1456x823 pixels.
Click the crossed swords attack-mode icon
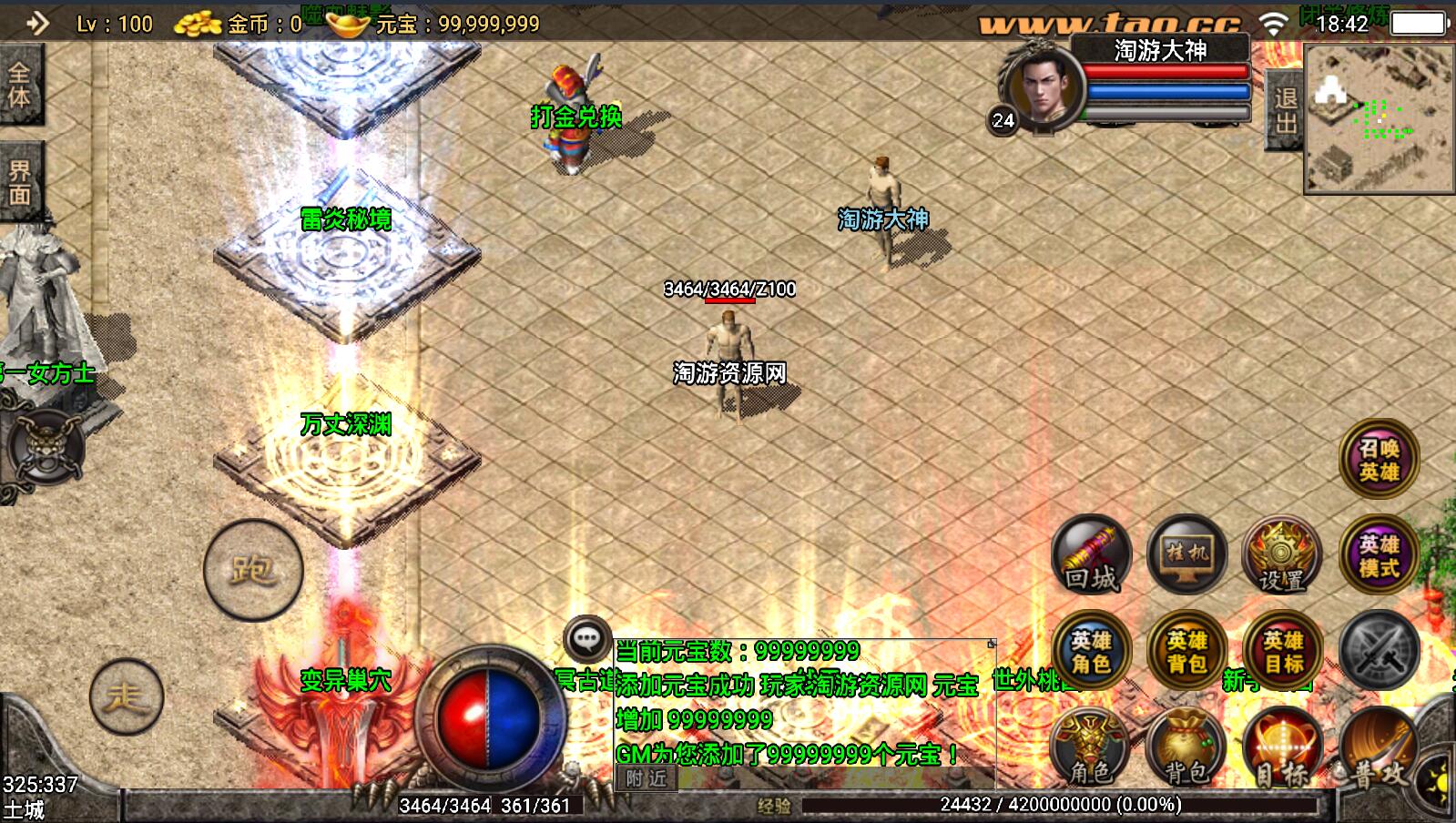point(1379,650)
